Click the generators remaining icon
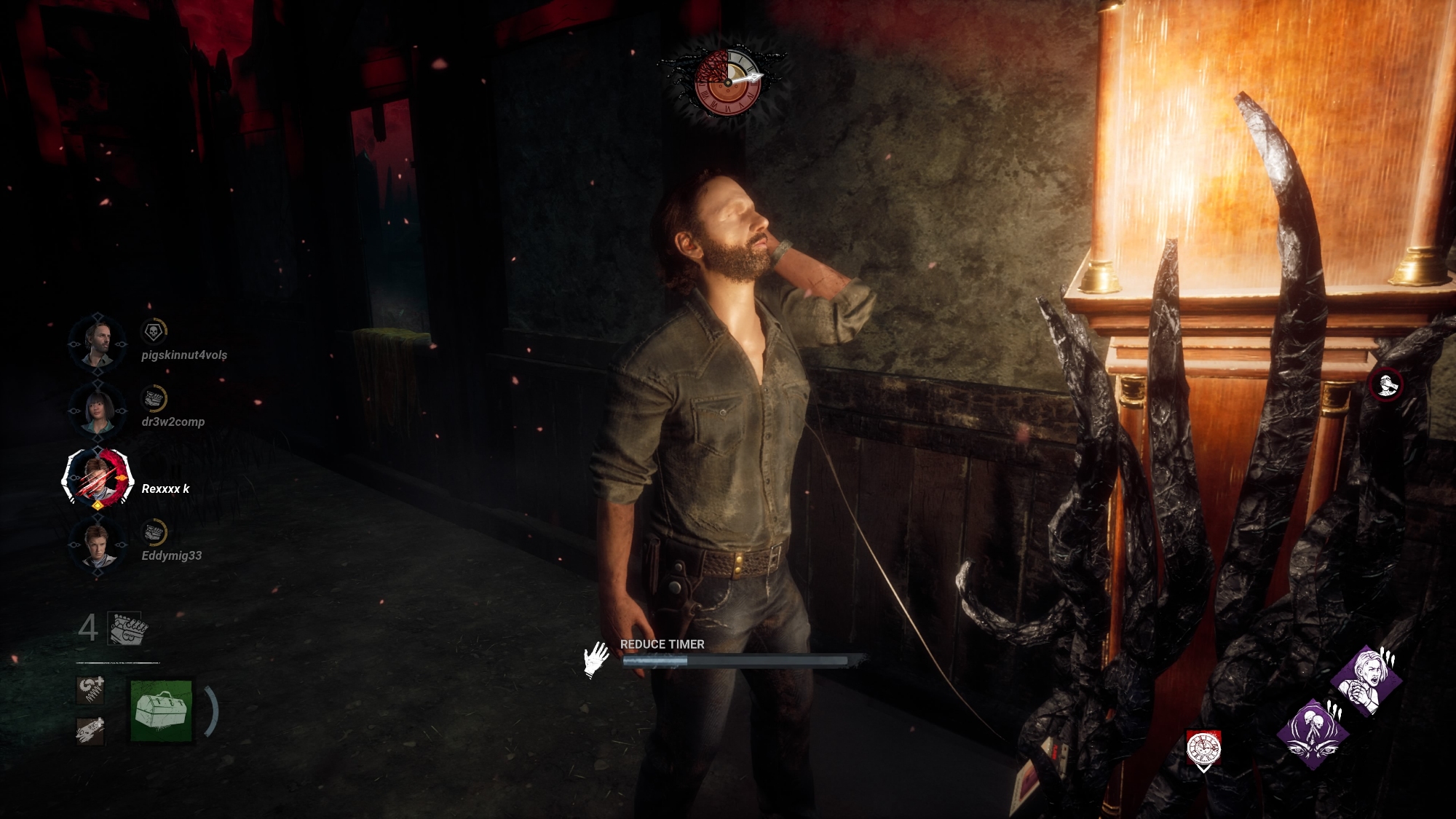The width and height of the screenshot is (1456, 819). 127,628
